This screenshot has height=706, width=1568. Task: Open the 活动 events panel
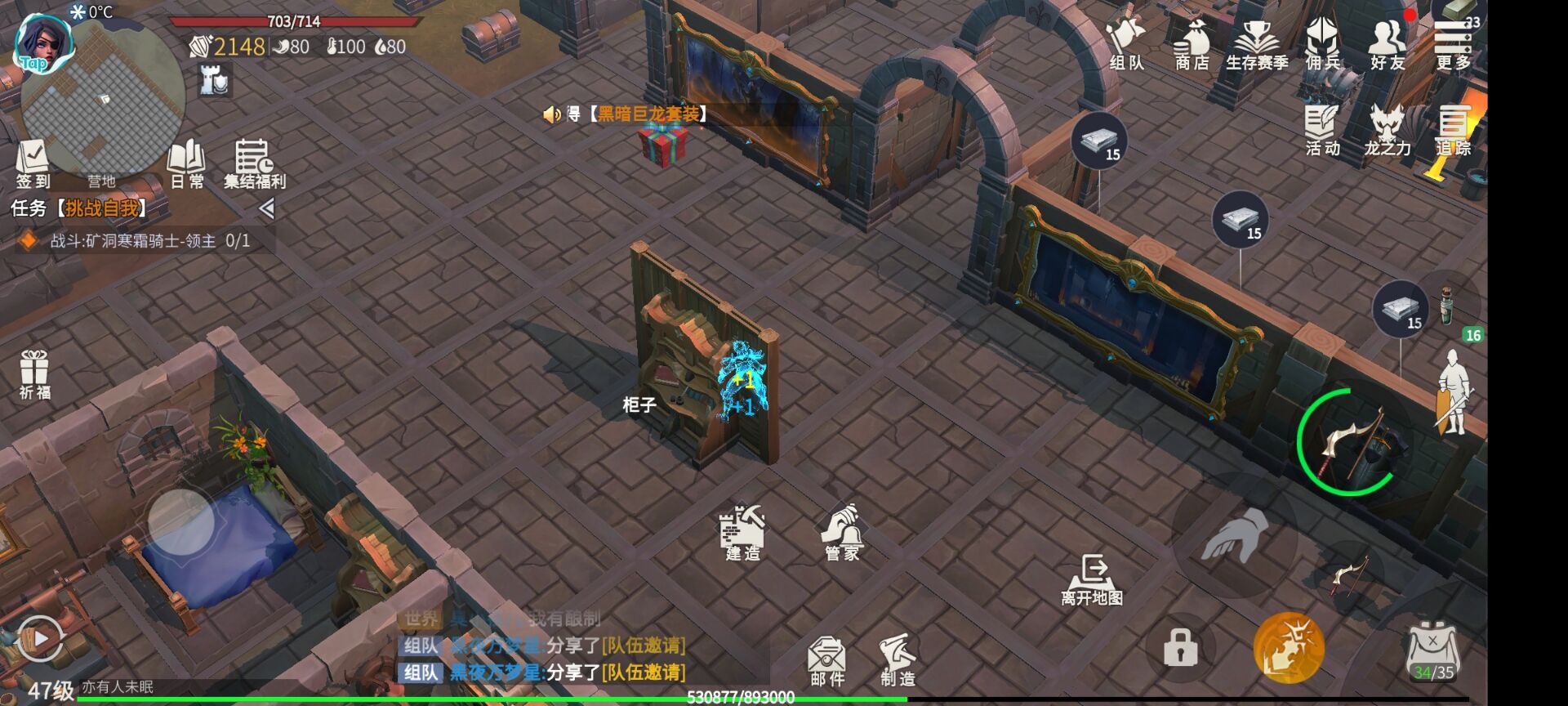coord(1322,131)
